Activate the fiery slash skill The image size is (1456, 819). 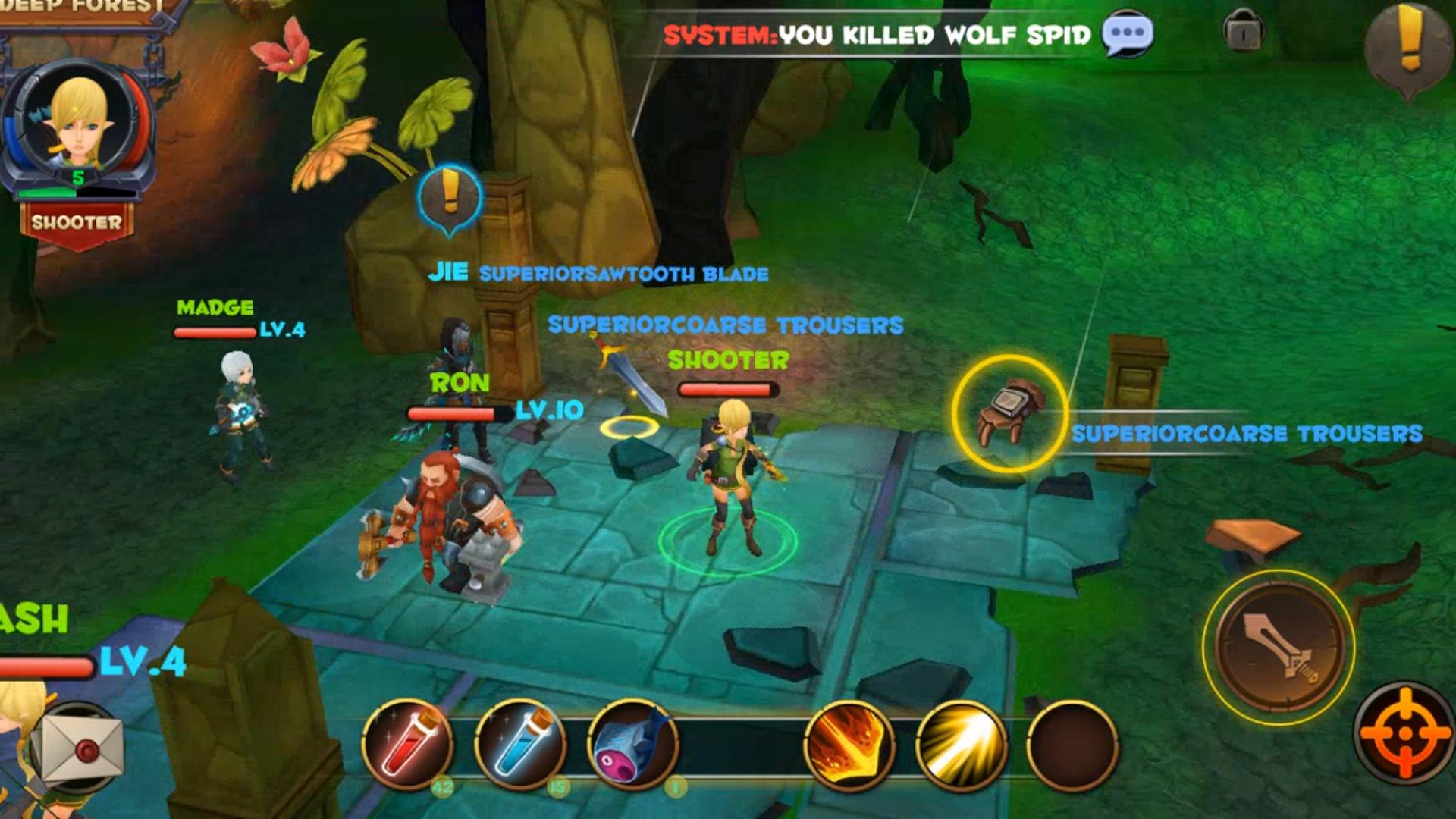pyautogui.click(x=849, y=745)
